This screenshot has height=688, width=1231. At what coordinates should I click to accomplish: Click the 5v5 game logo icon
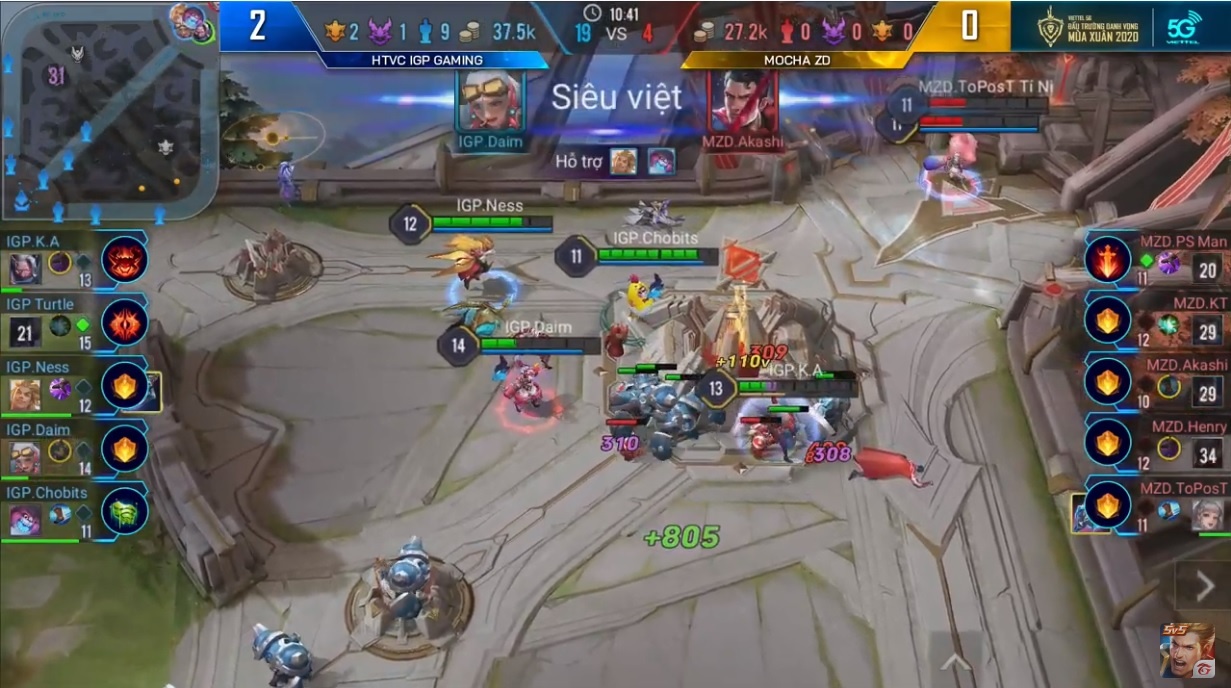1187,651
